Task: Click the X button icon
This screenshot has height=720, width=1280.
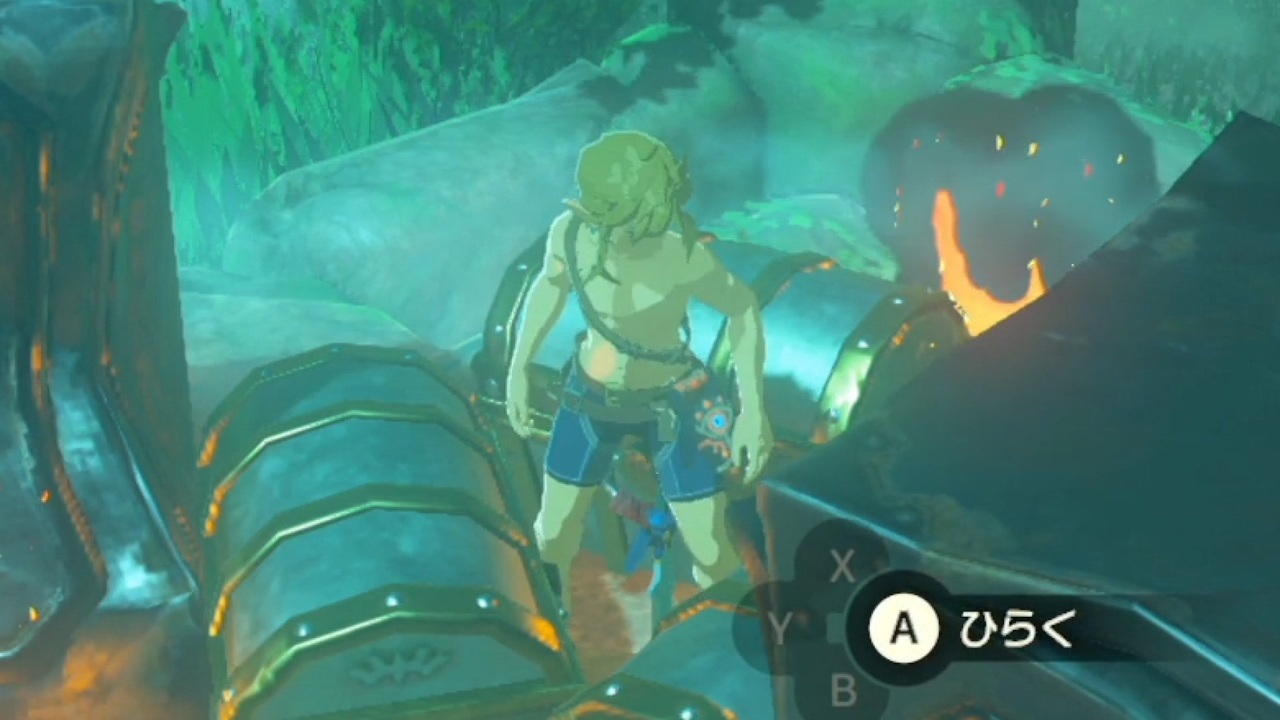Action: click(843, 568)
